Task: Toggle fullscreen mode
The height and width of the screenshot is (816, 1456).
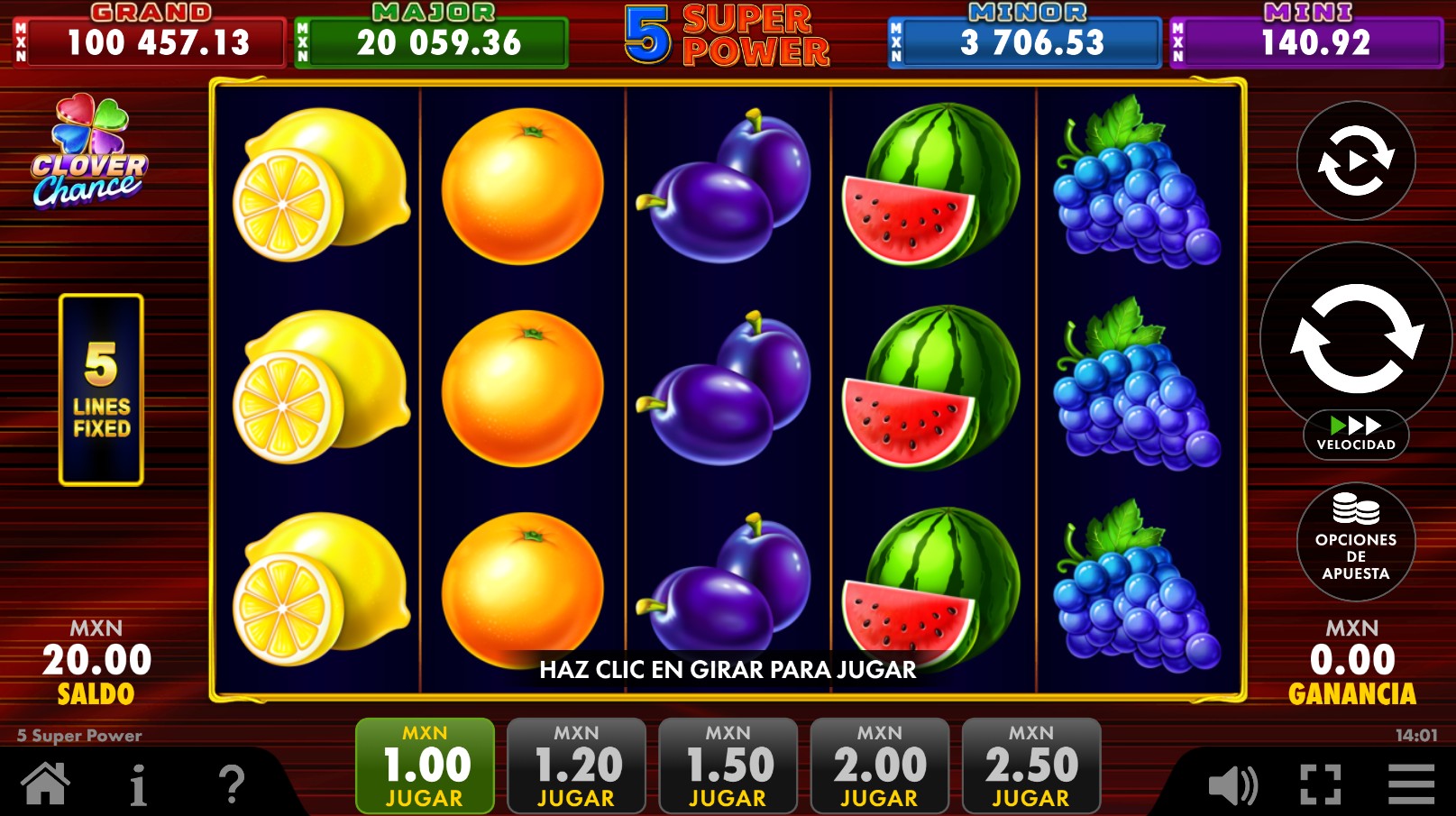Action: 1322,785
